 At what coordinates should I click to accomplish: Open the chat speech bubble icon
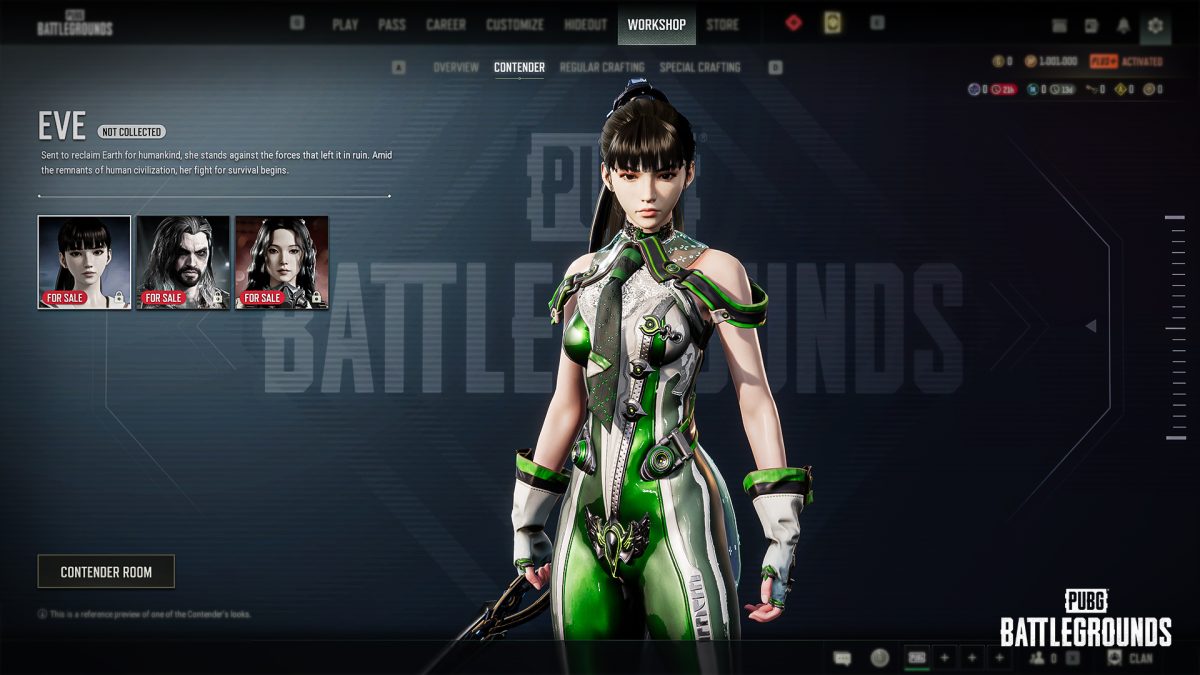[842, 658]
